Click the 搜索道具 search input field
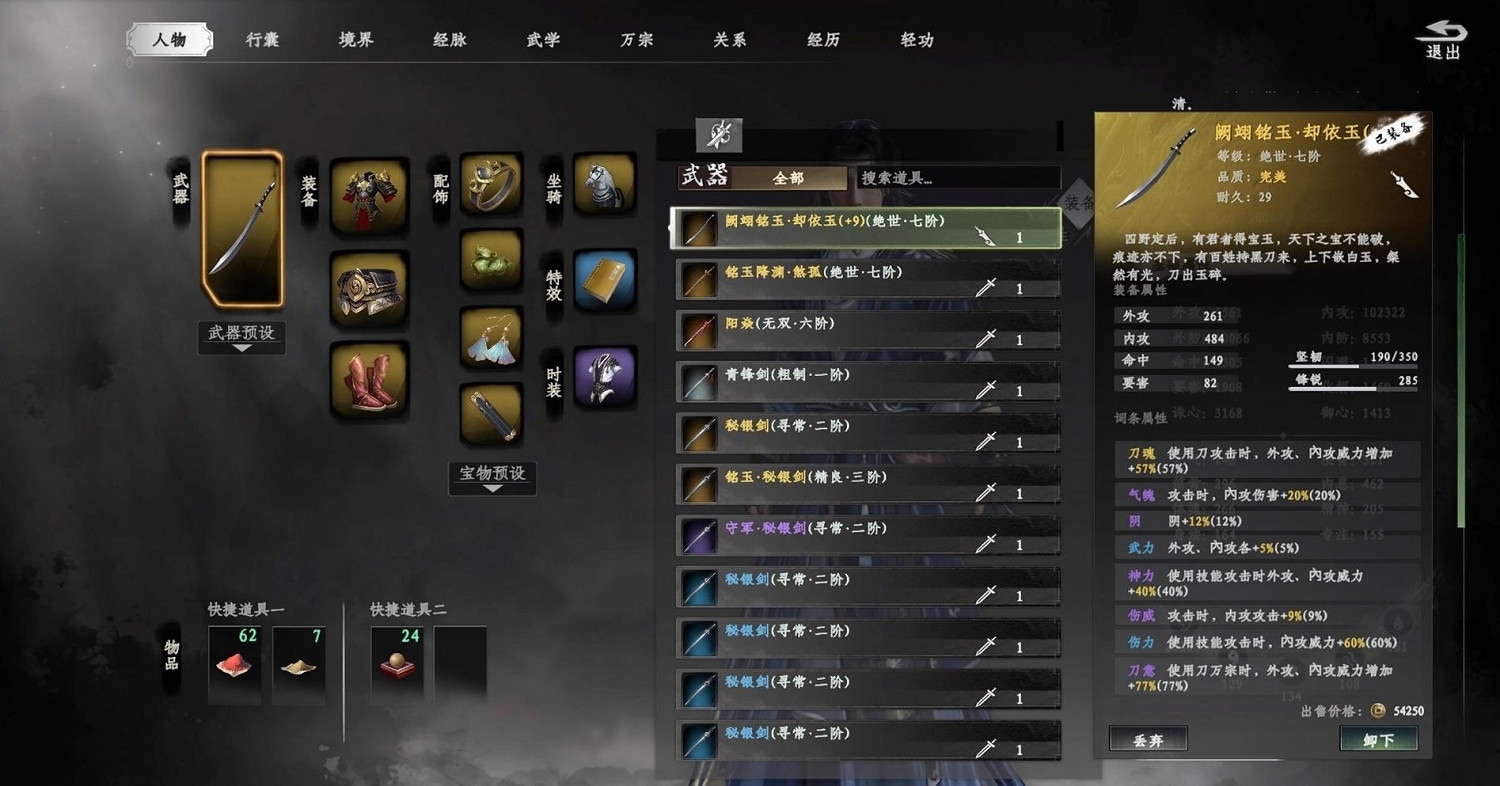Viewport: 1500px width, 786px height. click(x=955, y=177)
